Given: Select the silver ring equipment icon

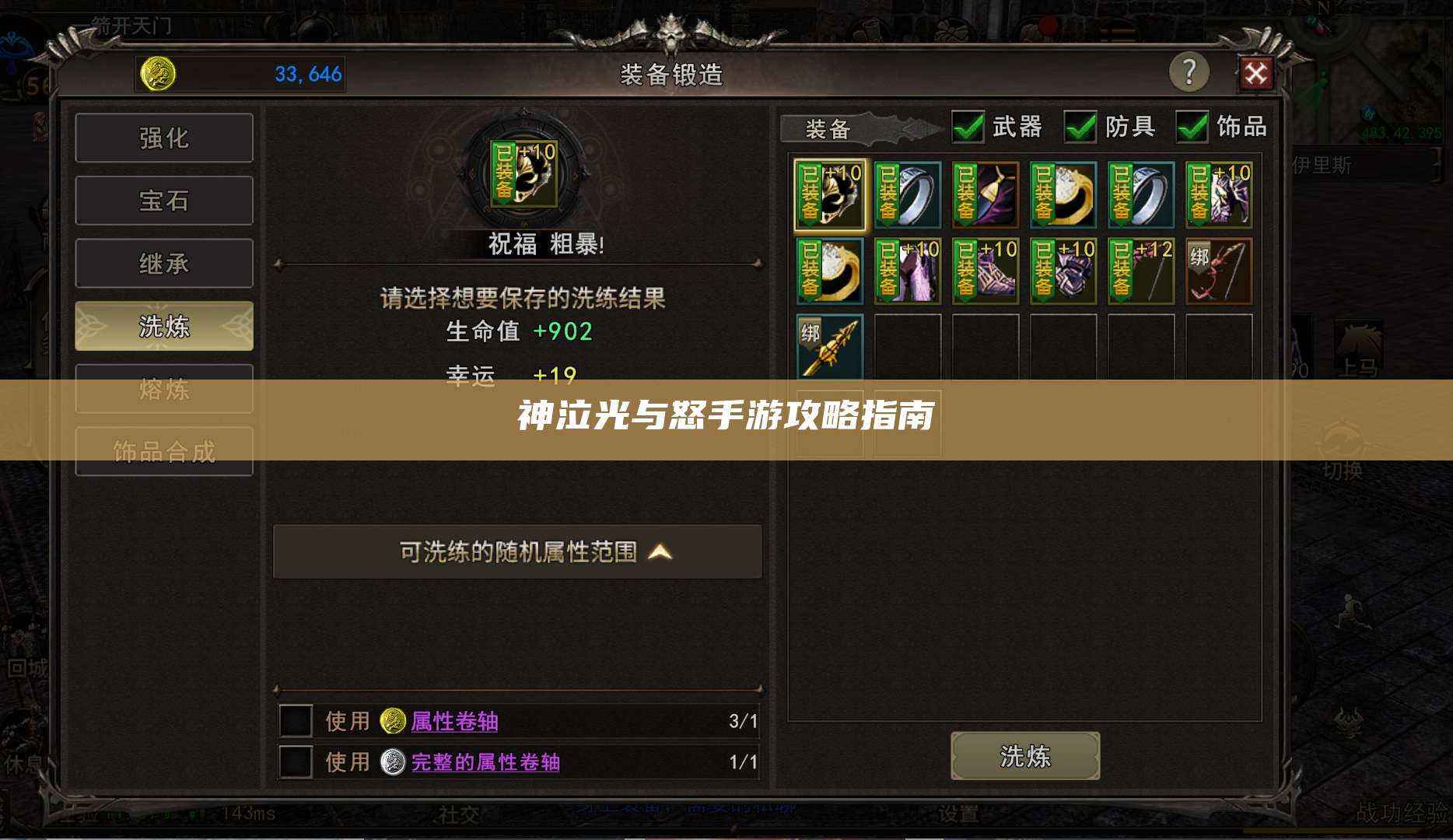Looking at the screenshot, I should tap(907, 194).
